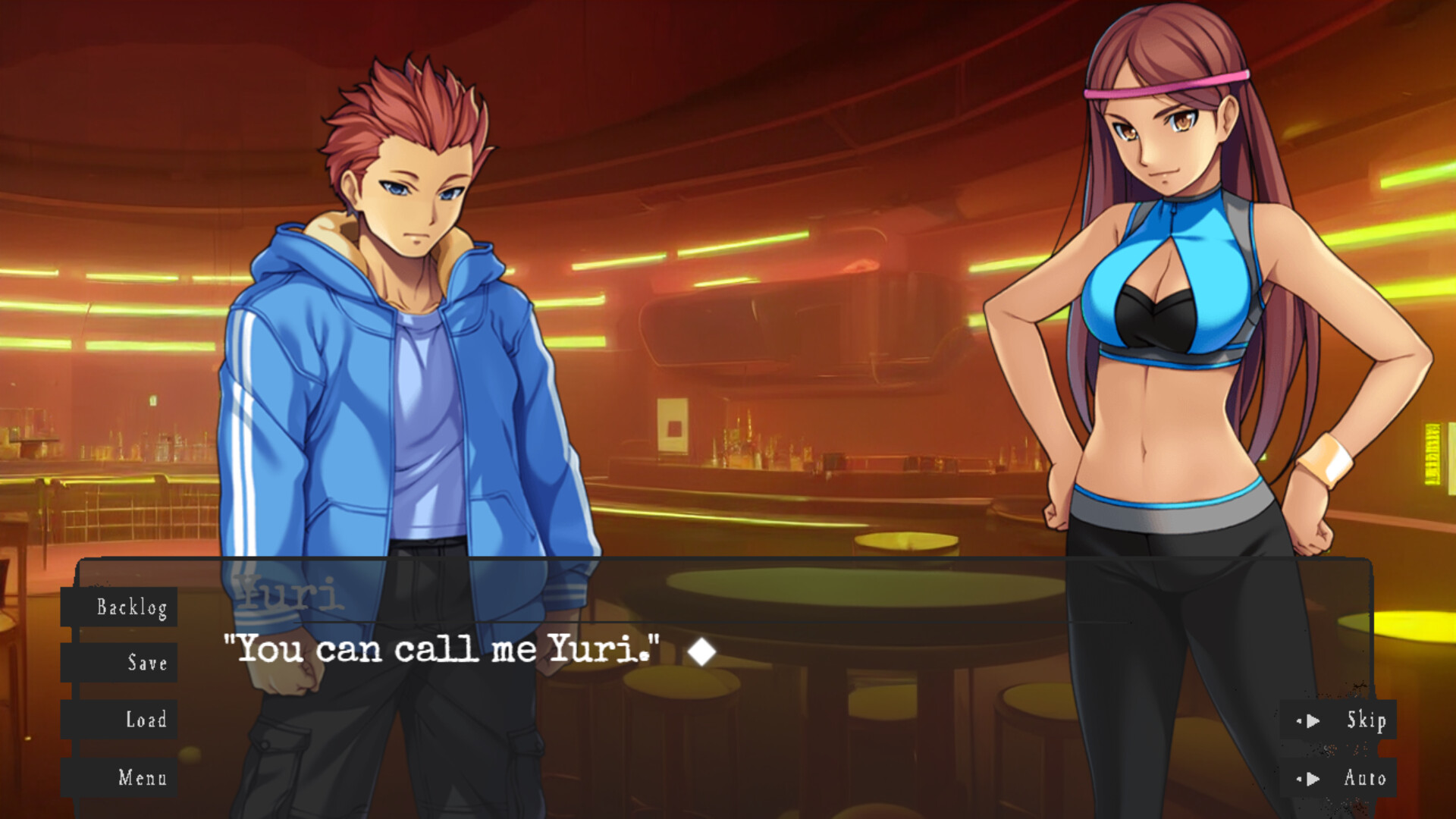Screen dimensions: 1456x819
Task: Click the dark quick-menu strip on the left edge
Action: [74, 690]
